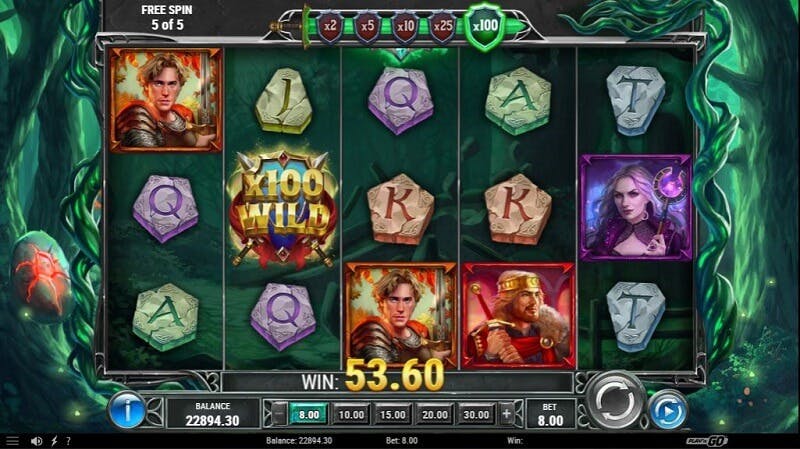This screenshot has height=449, width=800.
Task: Select the 8.00 bet value
Action: [307, 414]
